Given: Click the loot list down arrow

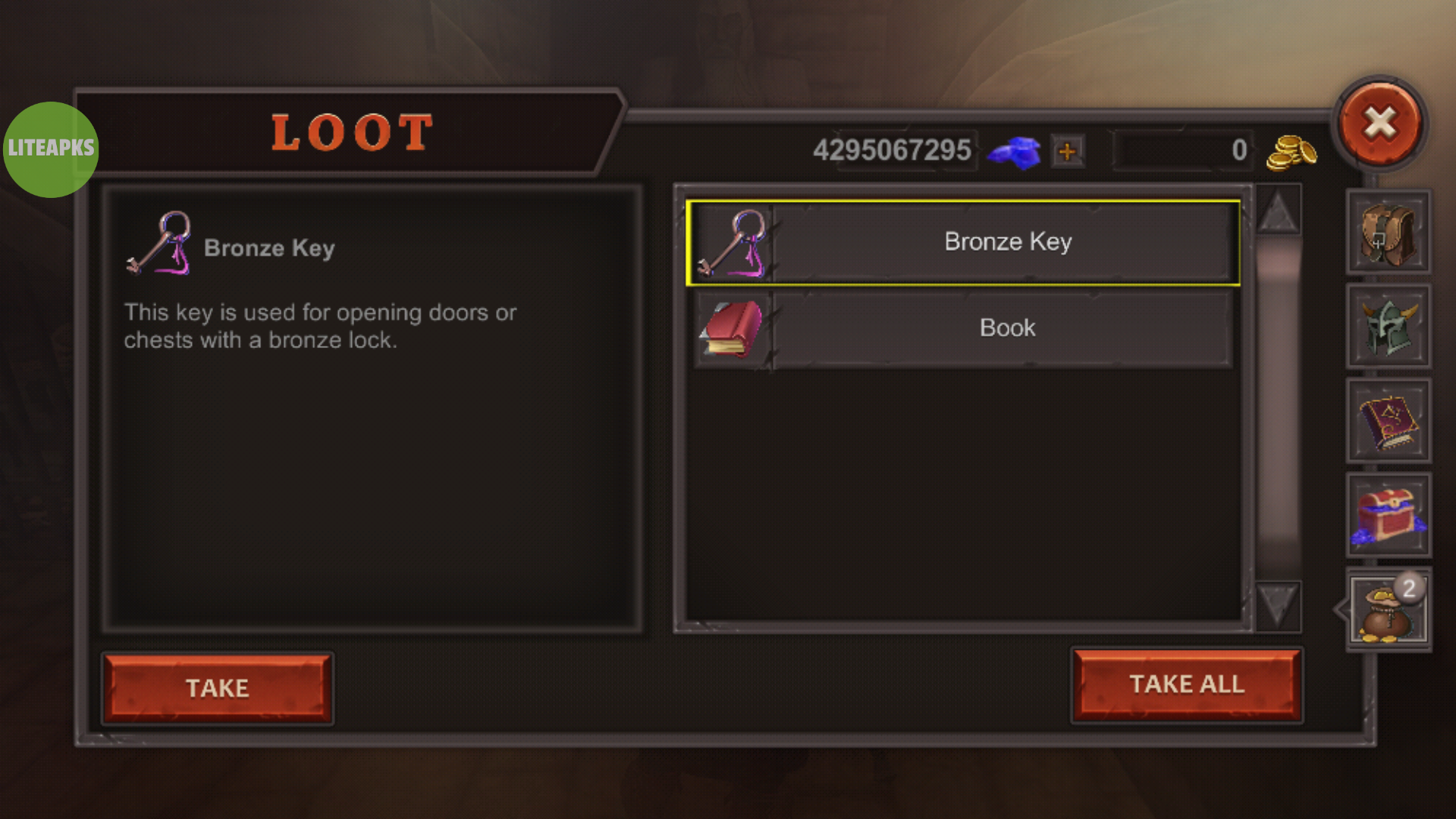Looking at the screenshot, I should (1278, 605).
